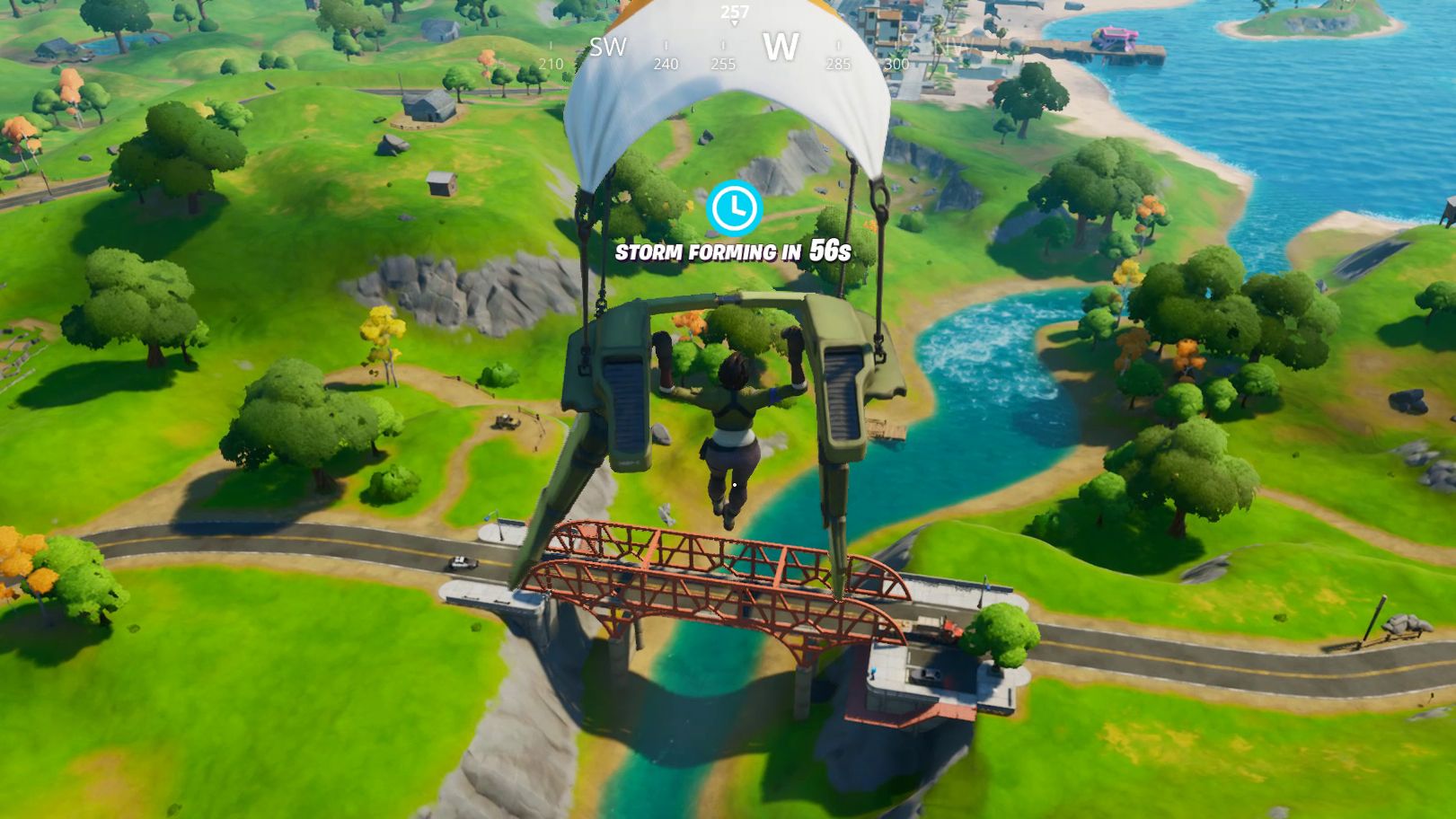
Task: Click the red truss bridge
Action: (x=710, y=584)
